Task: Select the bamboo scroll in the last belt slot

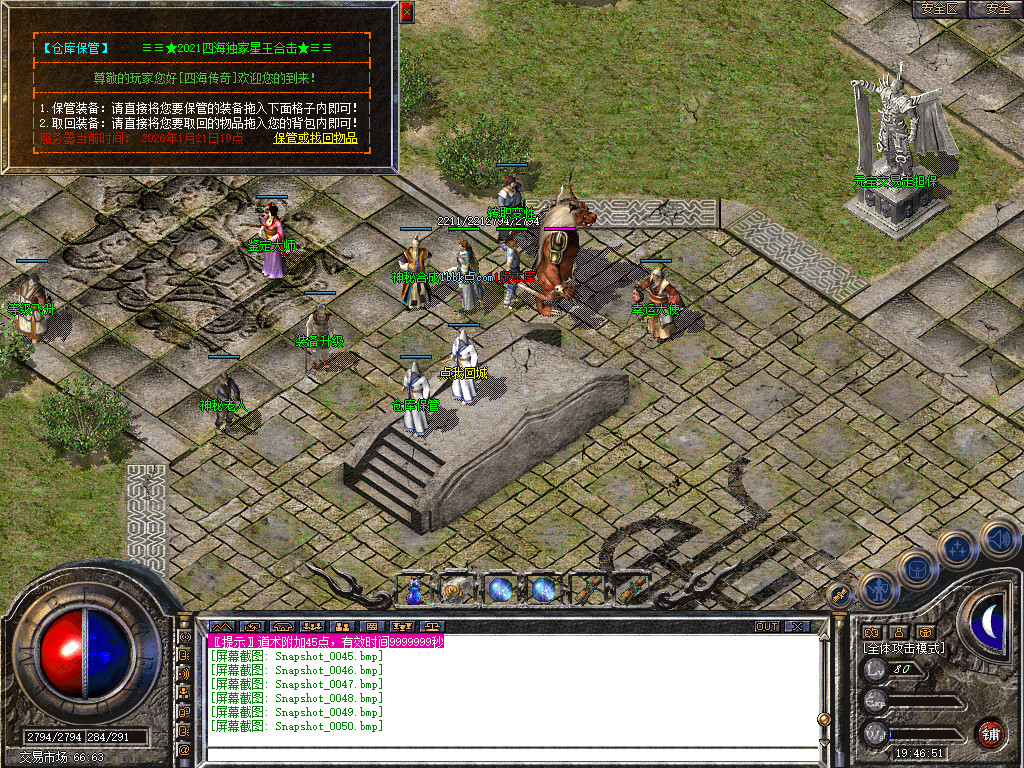Action: [x=630, y=590]
